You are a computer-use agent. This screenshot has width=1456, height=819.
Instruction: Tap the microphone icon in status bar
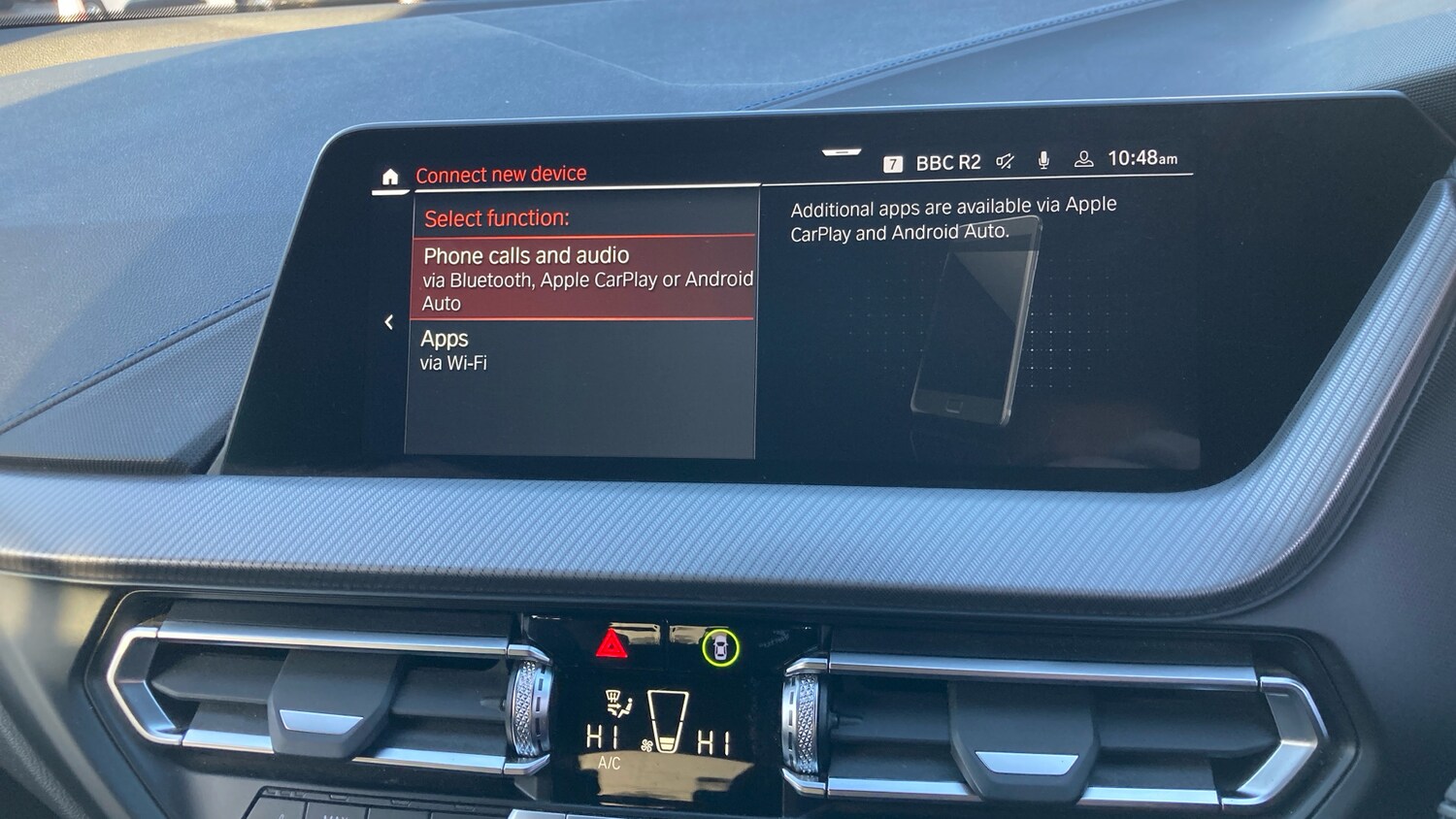tap(1043, 160)
